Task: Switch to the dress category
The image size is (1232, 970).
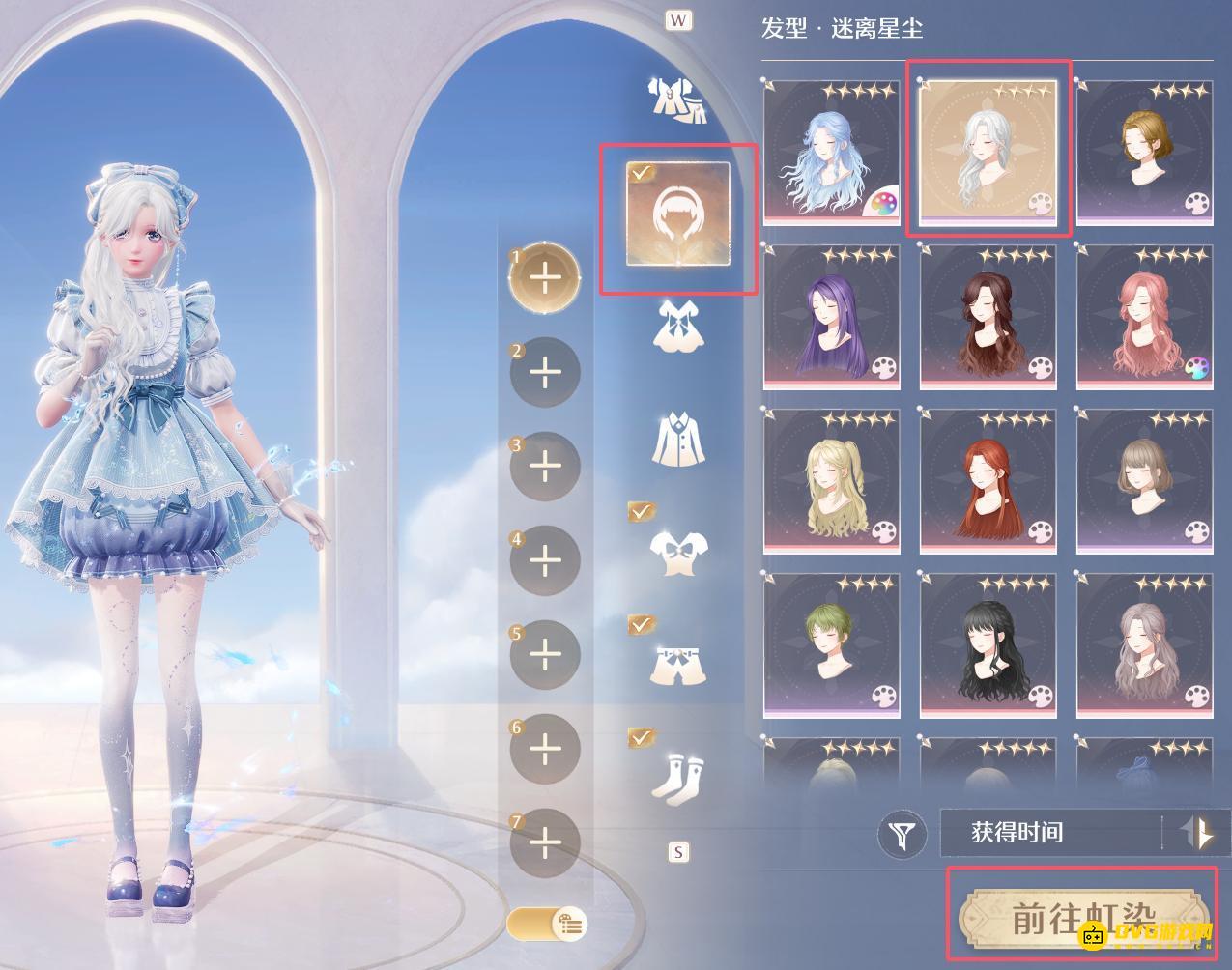Action: (x=676, y=325)
